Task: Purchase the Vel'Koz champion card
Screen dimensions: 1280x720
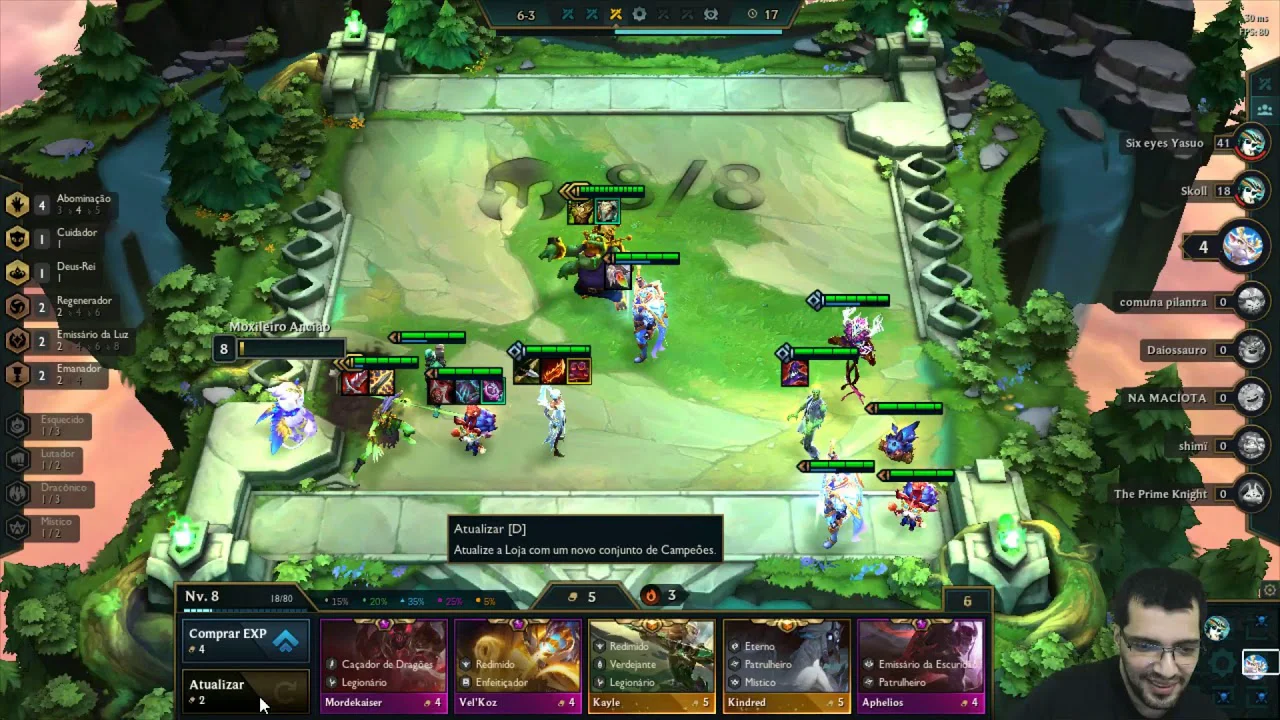Action: click(518, 665)
